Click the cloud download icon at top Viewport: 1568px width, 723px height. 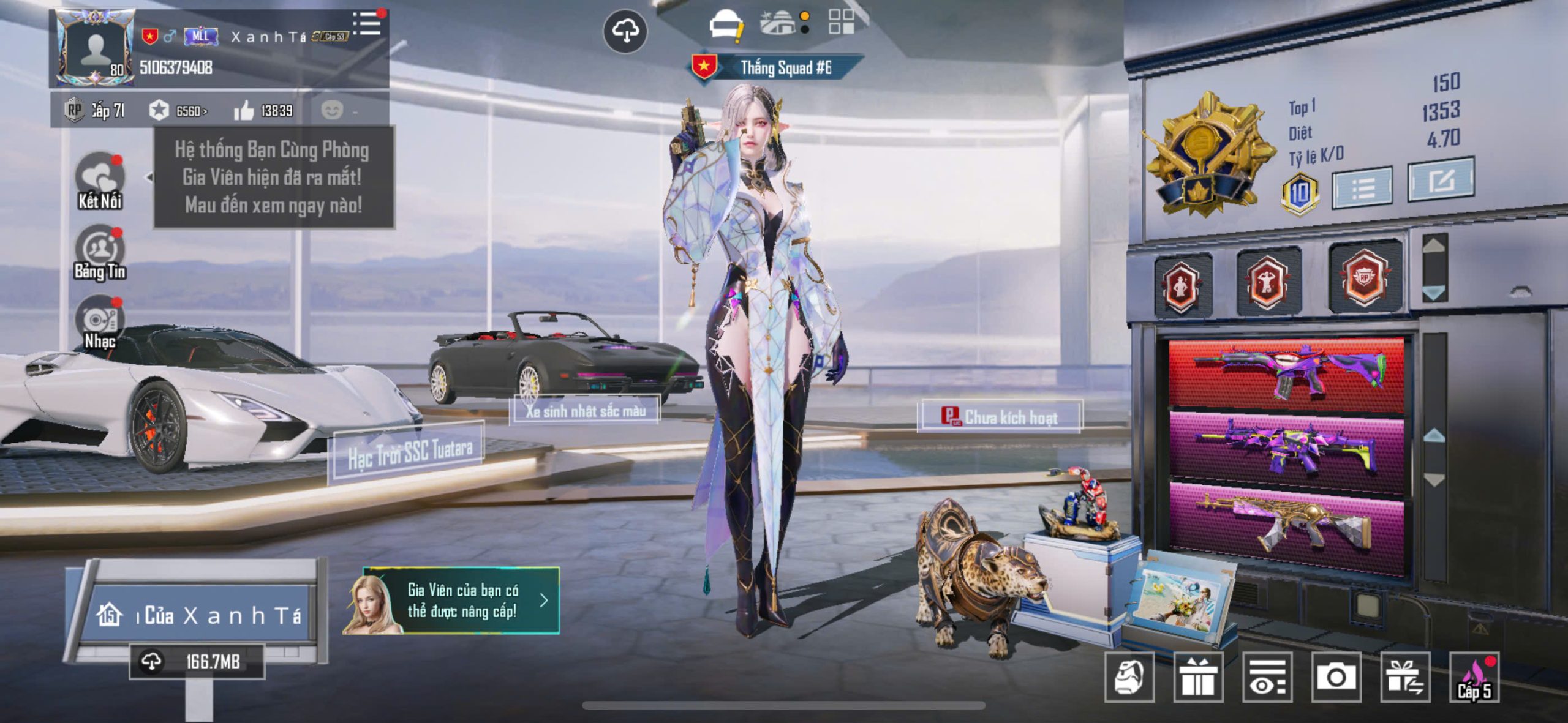[625, 31]
